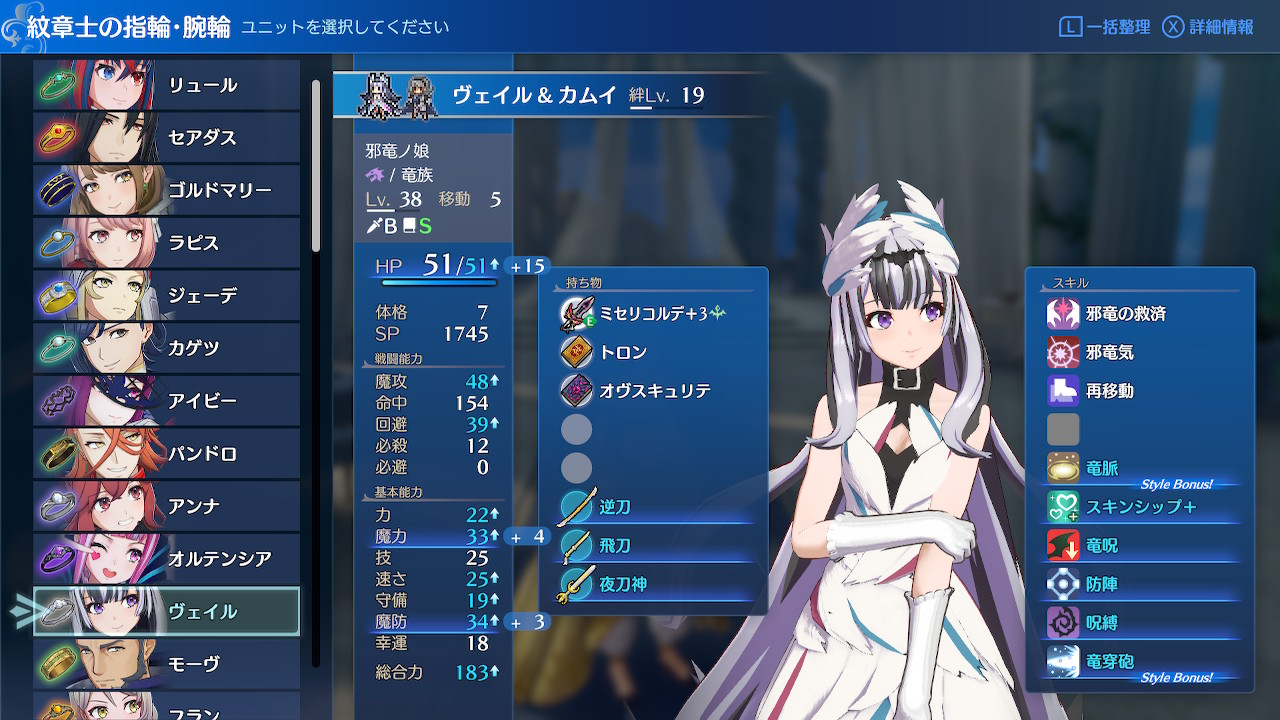Select the ゴルドマリー unit entry

pyautogui.click(x=167, y=190)
